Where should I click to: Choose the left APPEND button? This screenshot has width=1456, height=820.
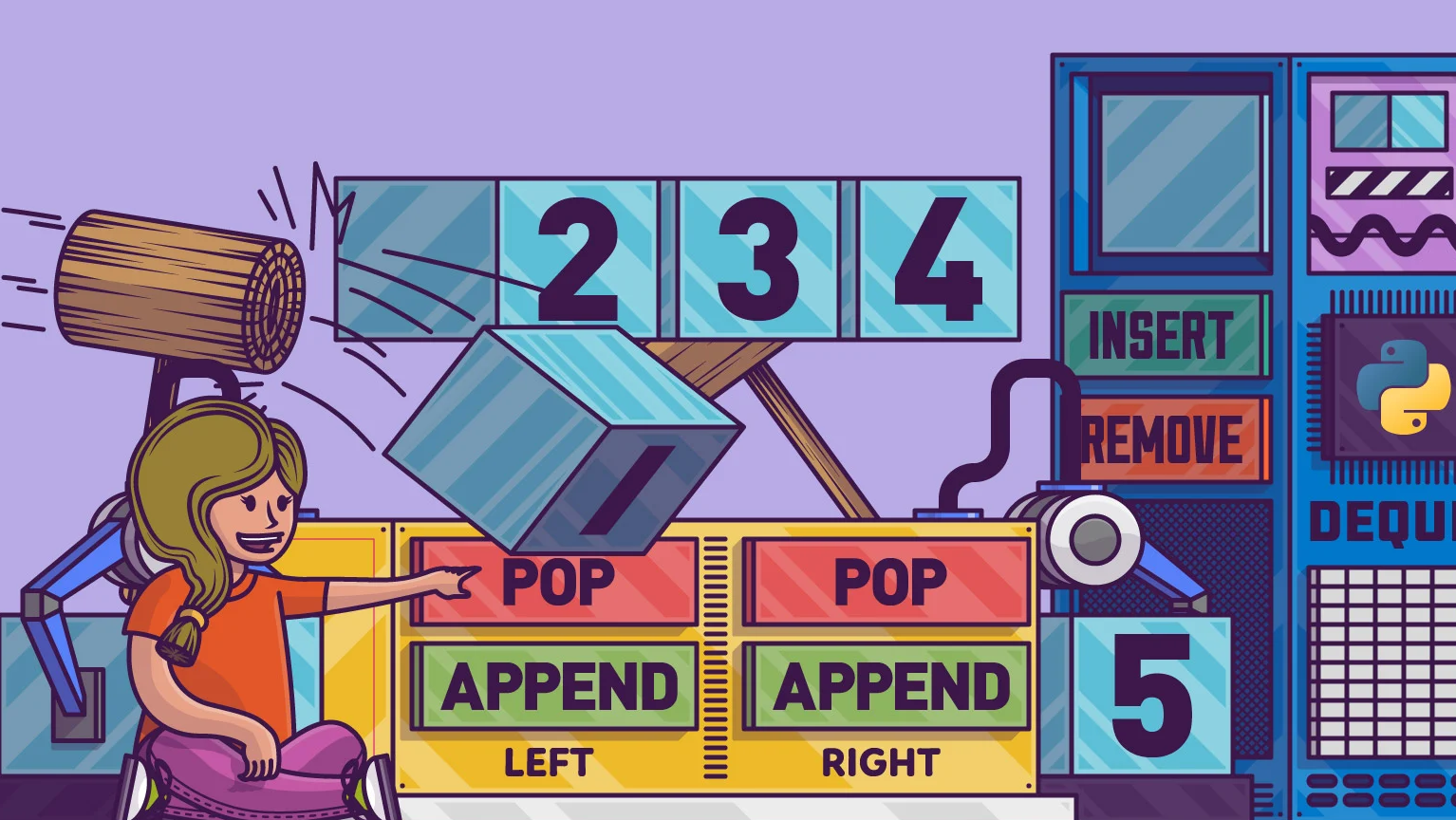557,686
